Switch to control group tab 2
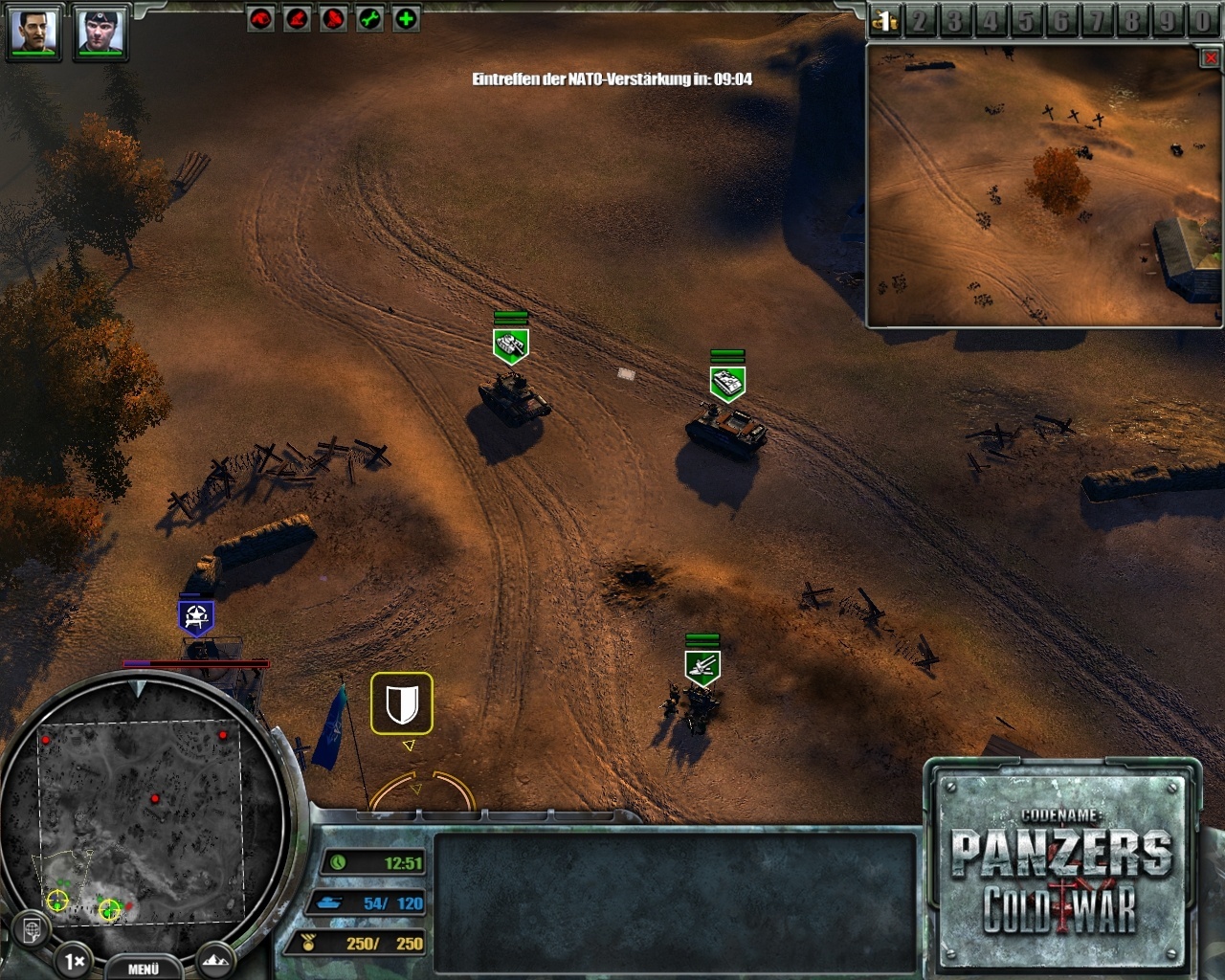The image size is (1225, 980). 921,19
